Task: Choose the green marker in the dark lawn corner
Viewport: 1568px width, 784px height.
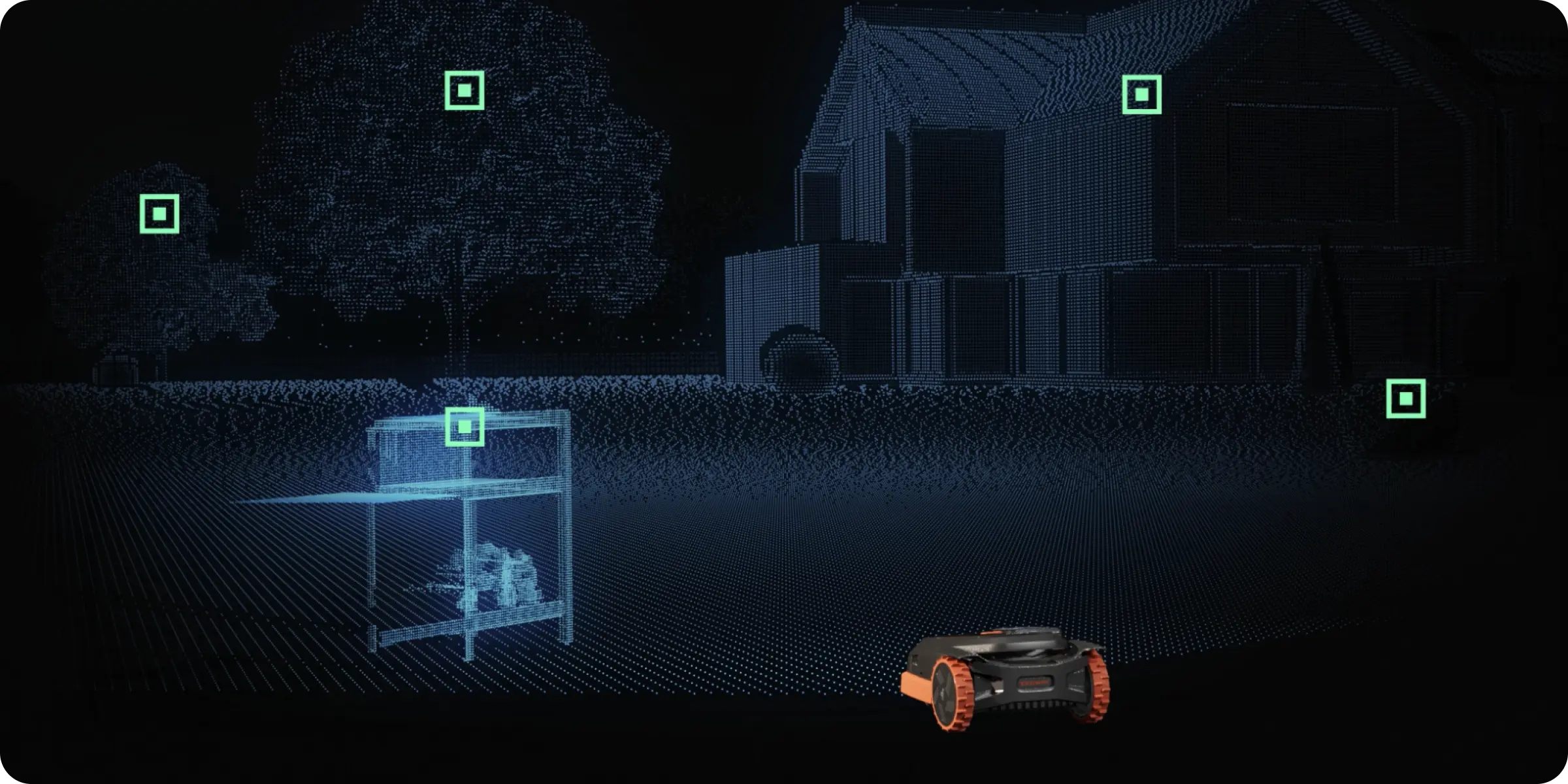Action: pos(1405,399)
